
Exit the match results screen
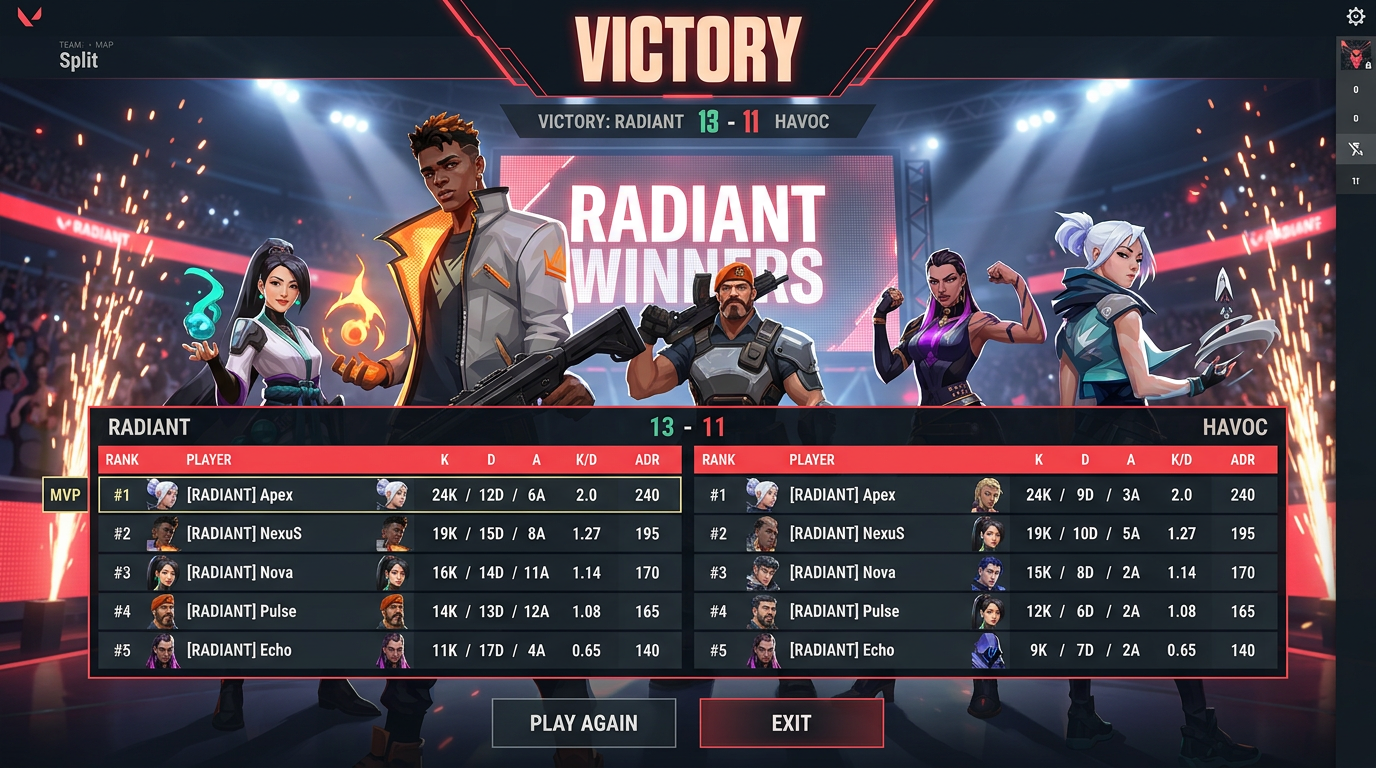point(791,723)
